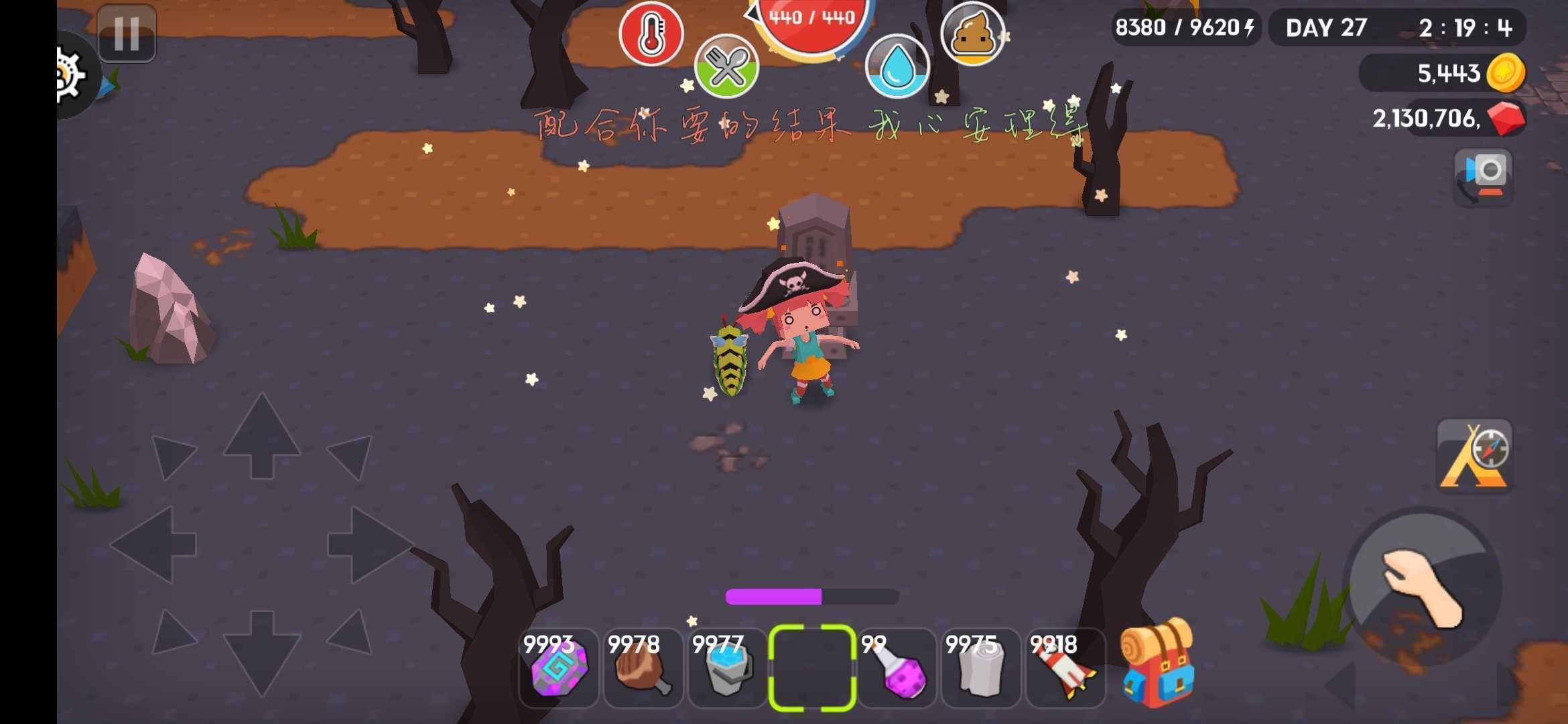
Task: Pick the paper scroll hotbar slot
Action: coord(981,668)
